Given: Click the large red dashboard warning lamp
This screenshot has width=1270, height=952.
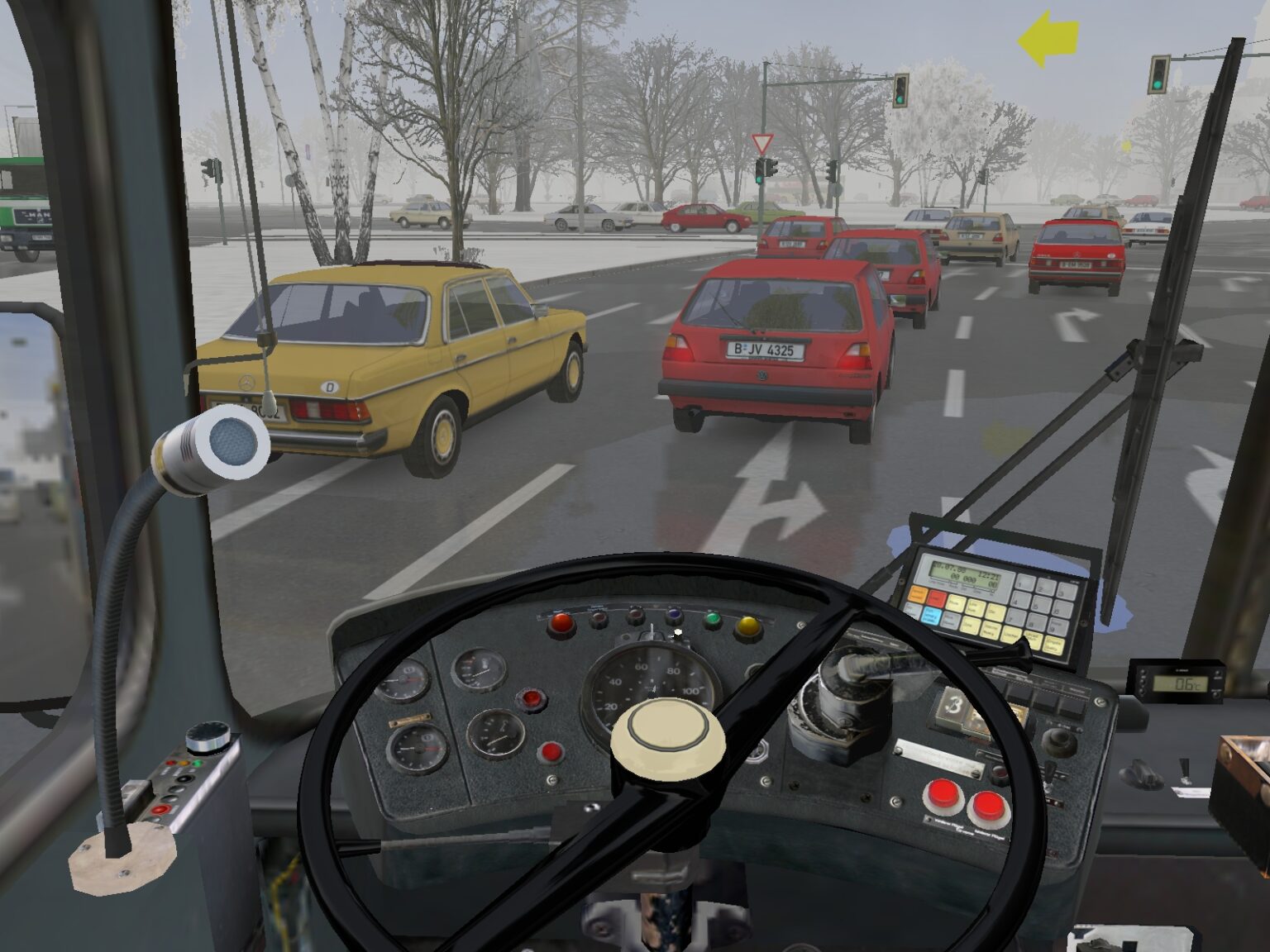Looking at the screenshot, I should (x=562, y=622).
